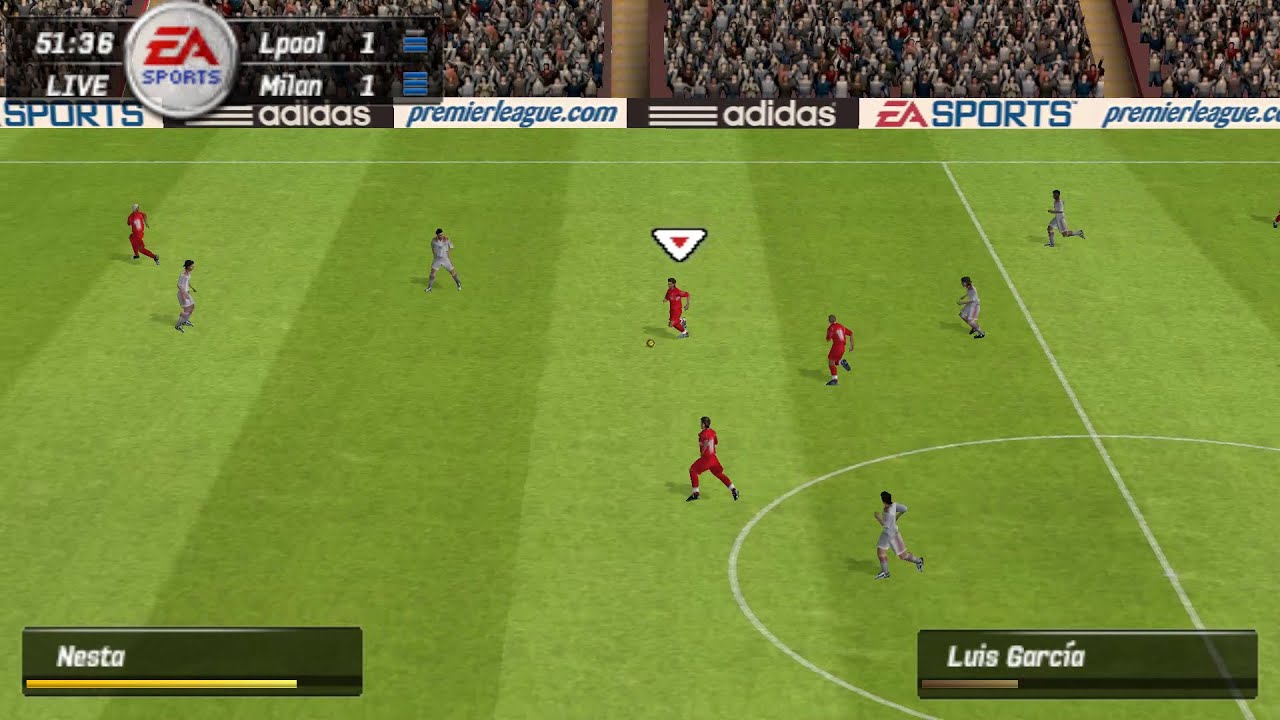Click the ball on the pitch
The width and height of the screenshot is (1280, 720).
point(649,341)
